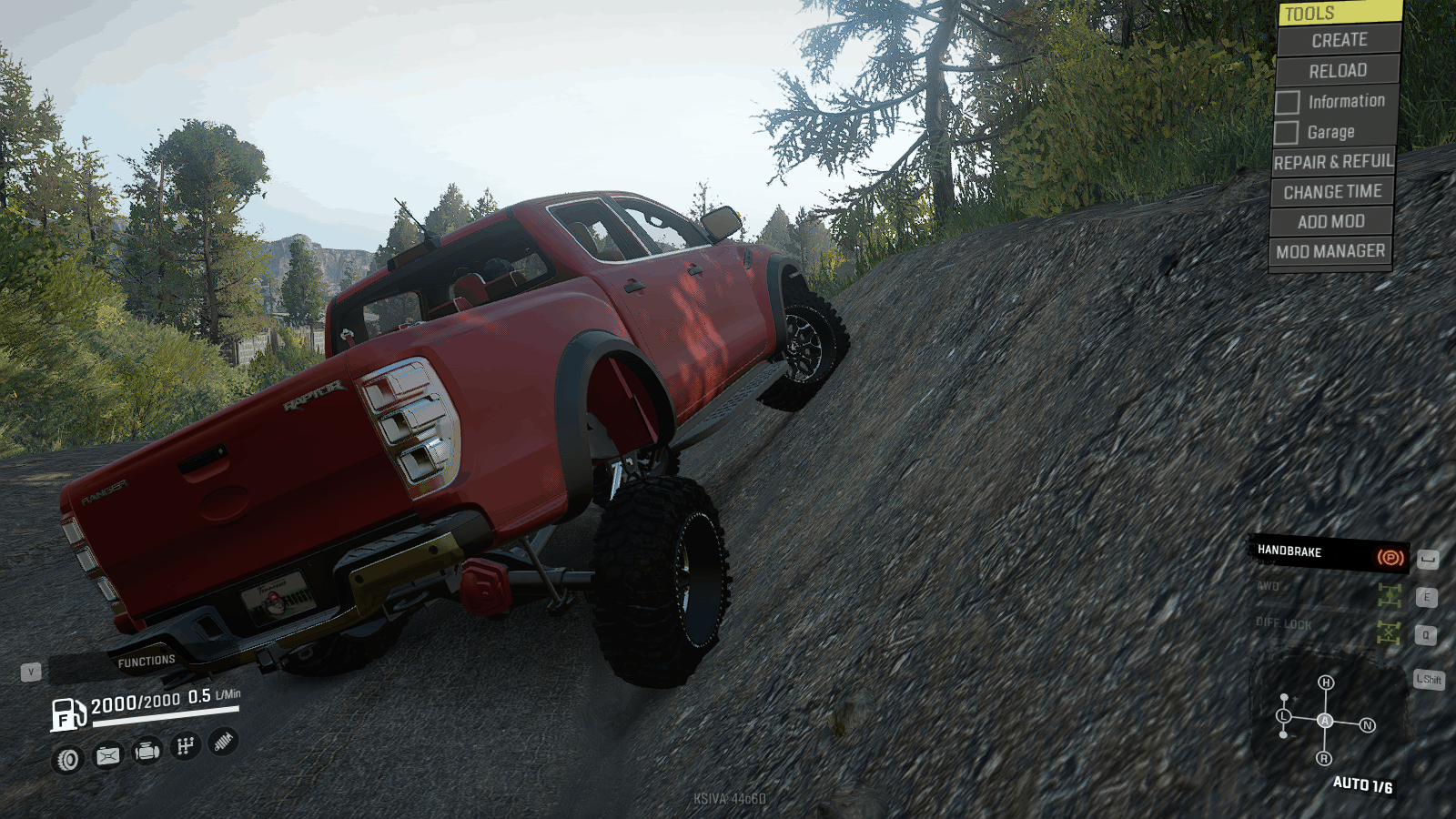Select CREATE in the tools menu
The image size is (1456, 819).
tap(1339, 40)
